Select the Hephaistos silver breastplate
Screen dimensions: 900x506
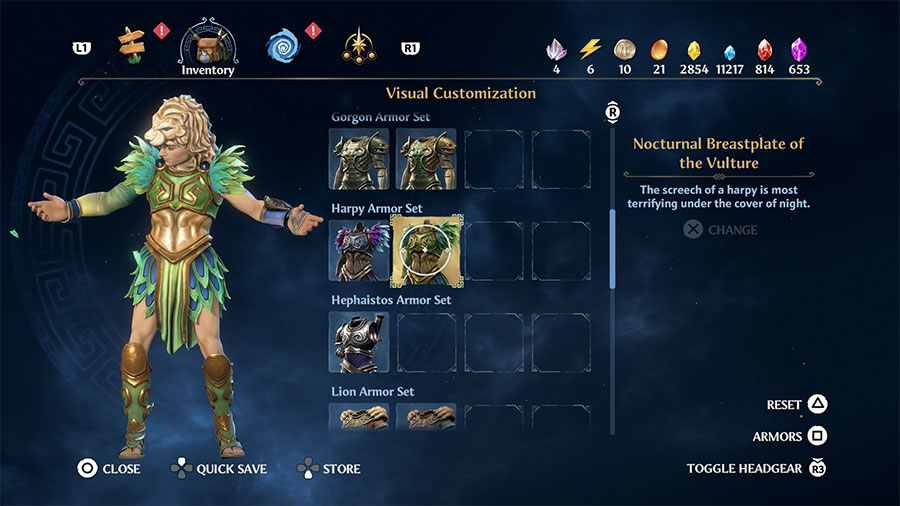359,342
